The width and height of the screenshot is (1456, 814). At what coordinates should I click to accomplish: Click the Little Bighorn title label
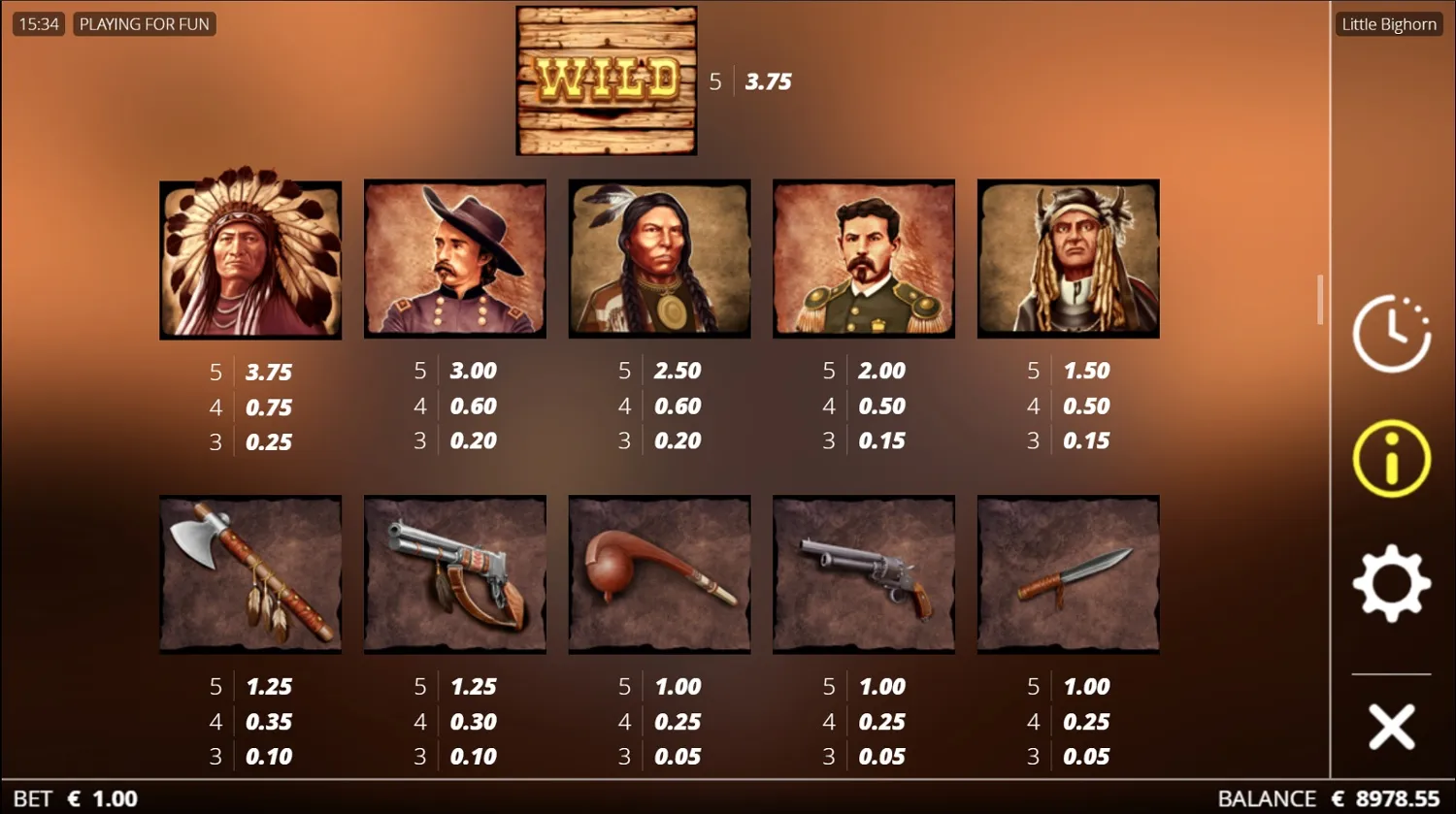(x=1389, y=23)
